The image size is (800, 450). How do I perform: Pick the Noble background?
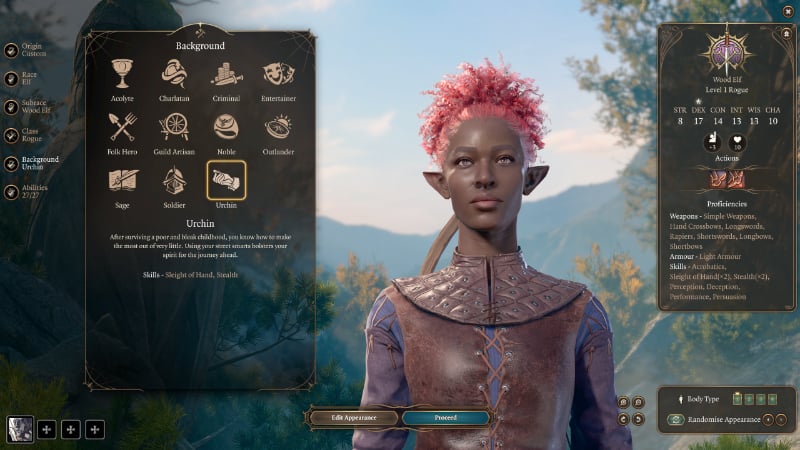point(226,127)
